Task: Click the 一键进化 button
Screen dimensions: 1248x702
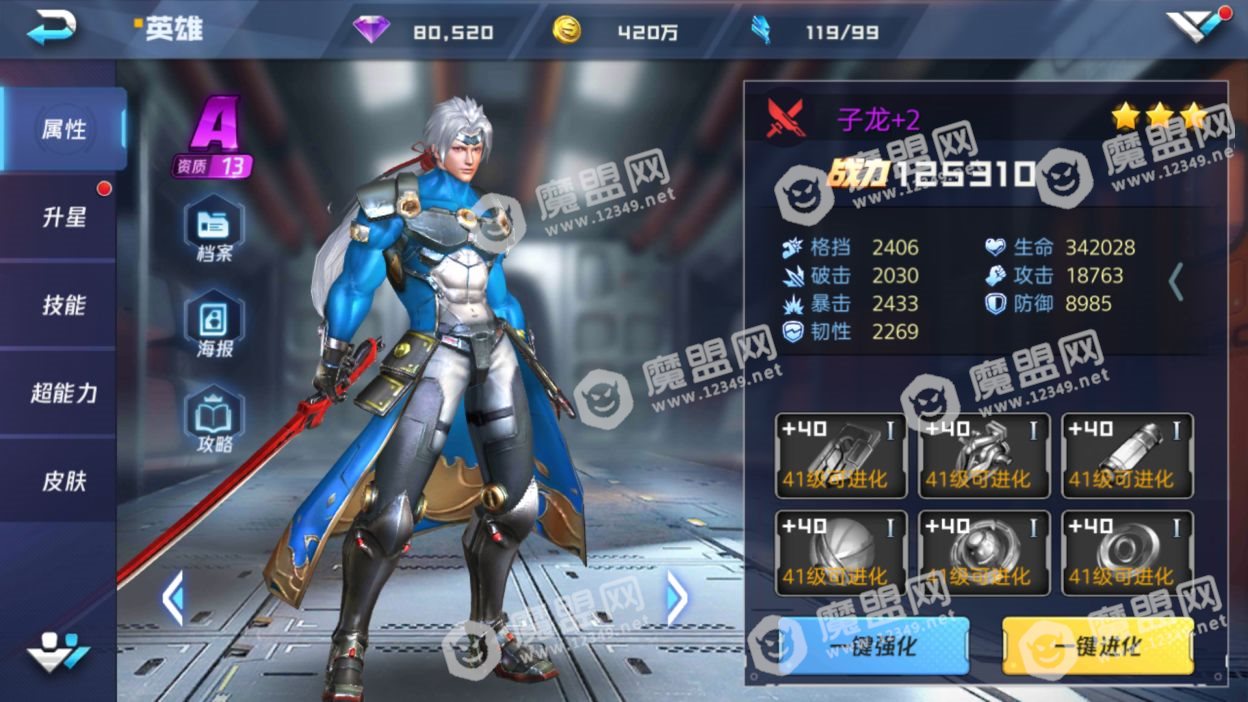Action: click(1097, 645)
